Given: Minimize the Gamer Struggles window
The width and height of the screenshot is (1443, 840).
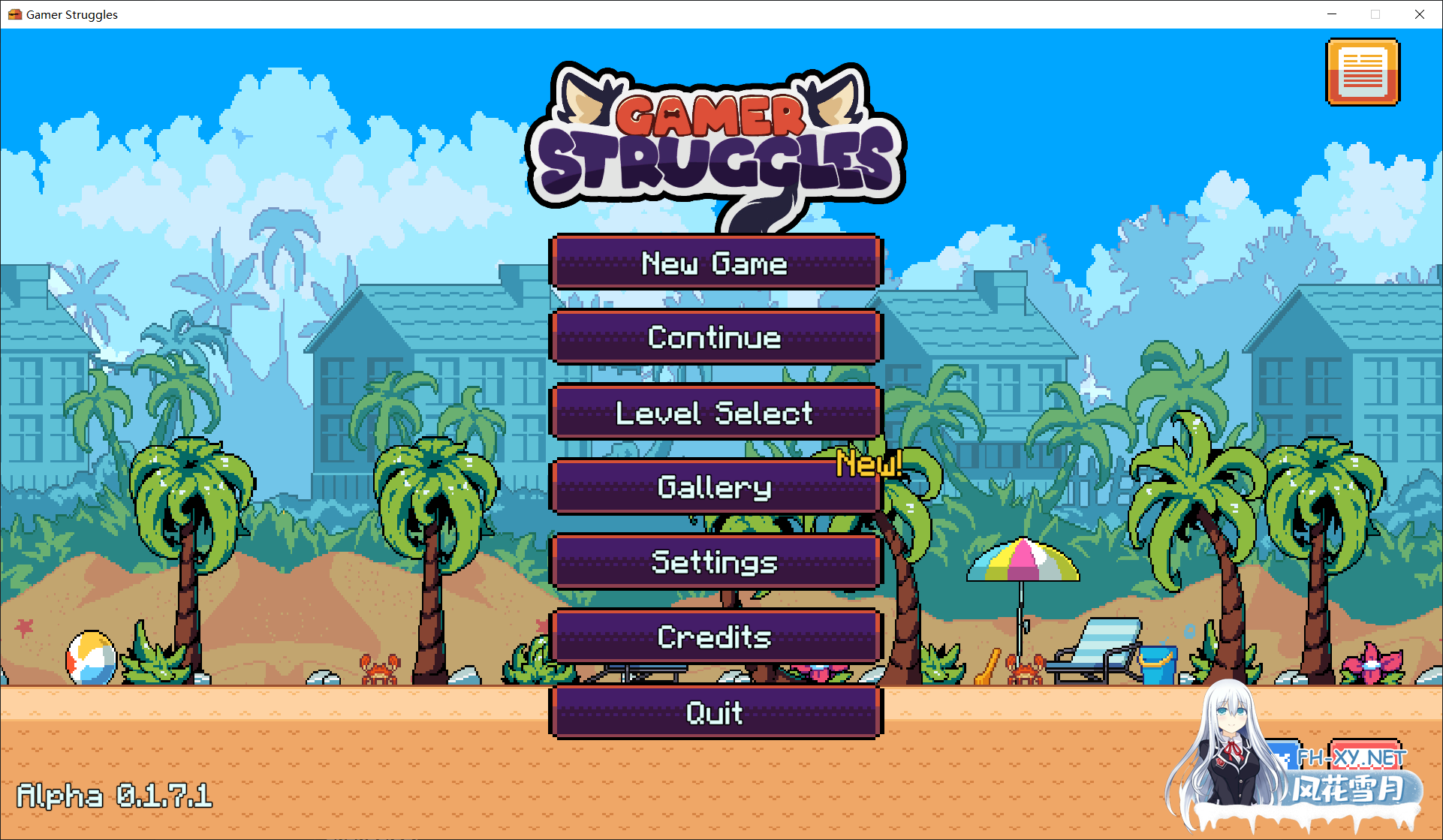Looking at the screenshot, I should (1332, 14).
